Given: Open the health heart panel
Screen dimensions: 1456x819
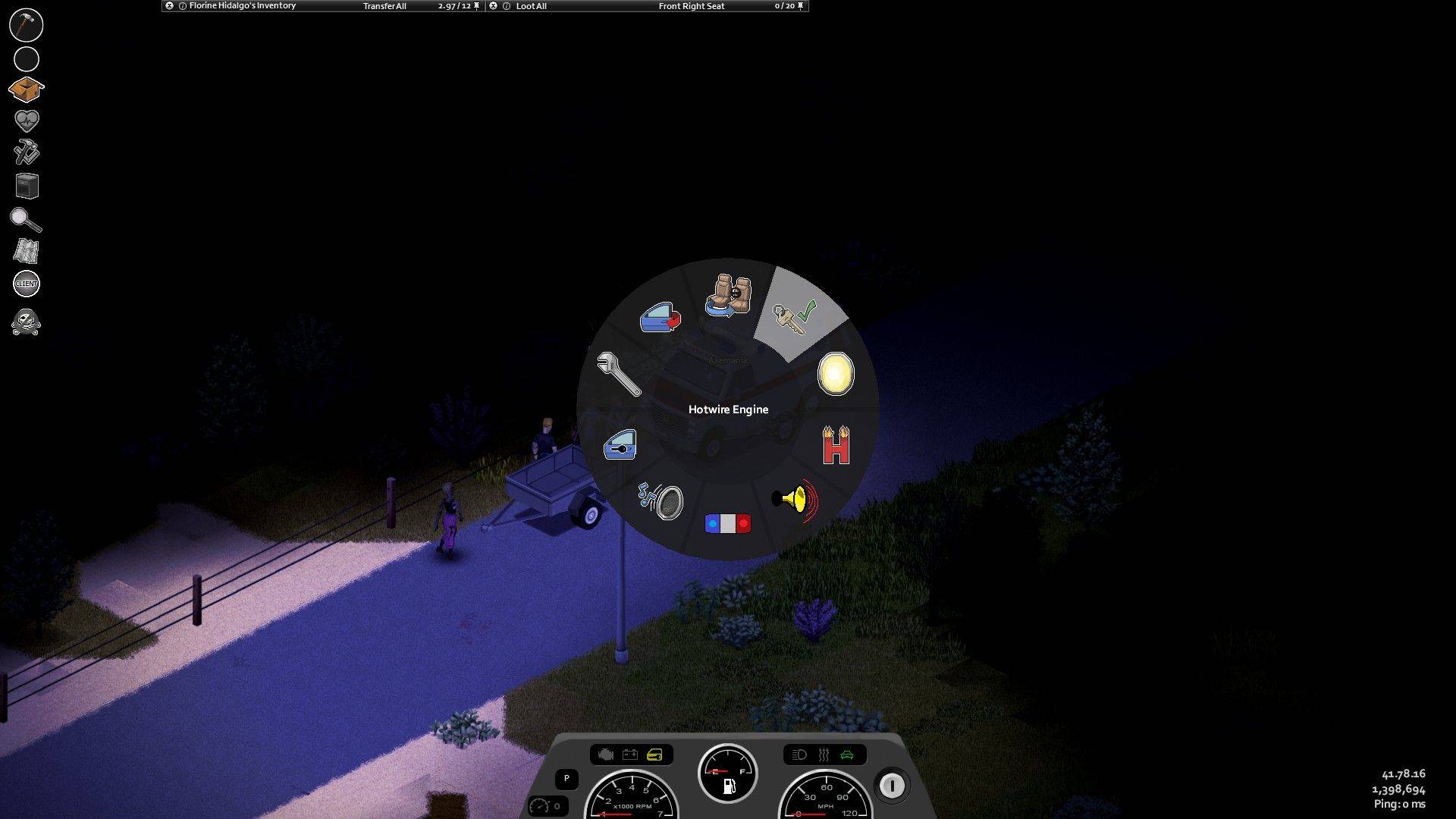Looking at the screenshot, I should (27, 121).
